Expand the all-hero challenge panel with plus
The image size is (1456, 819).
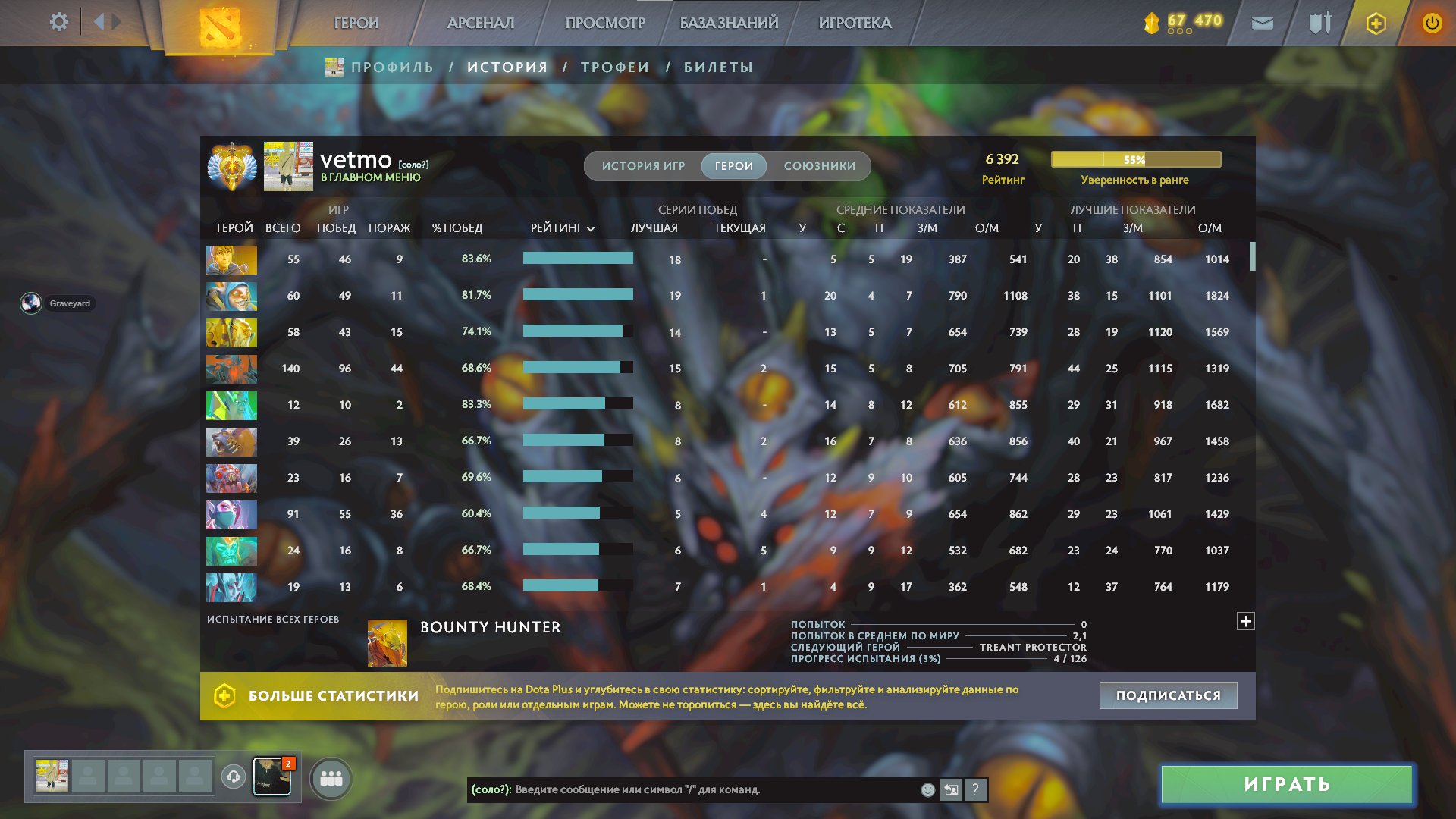click(x=1246, y=620)
